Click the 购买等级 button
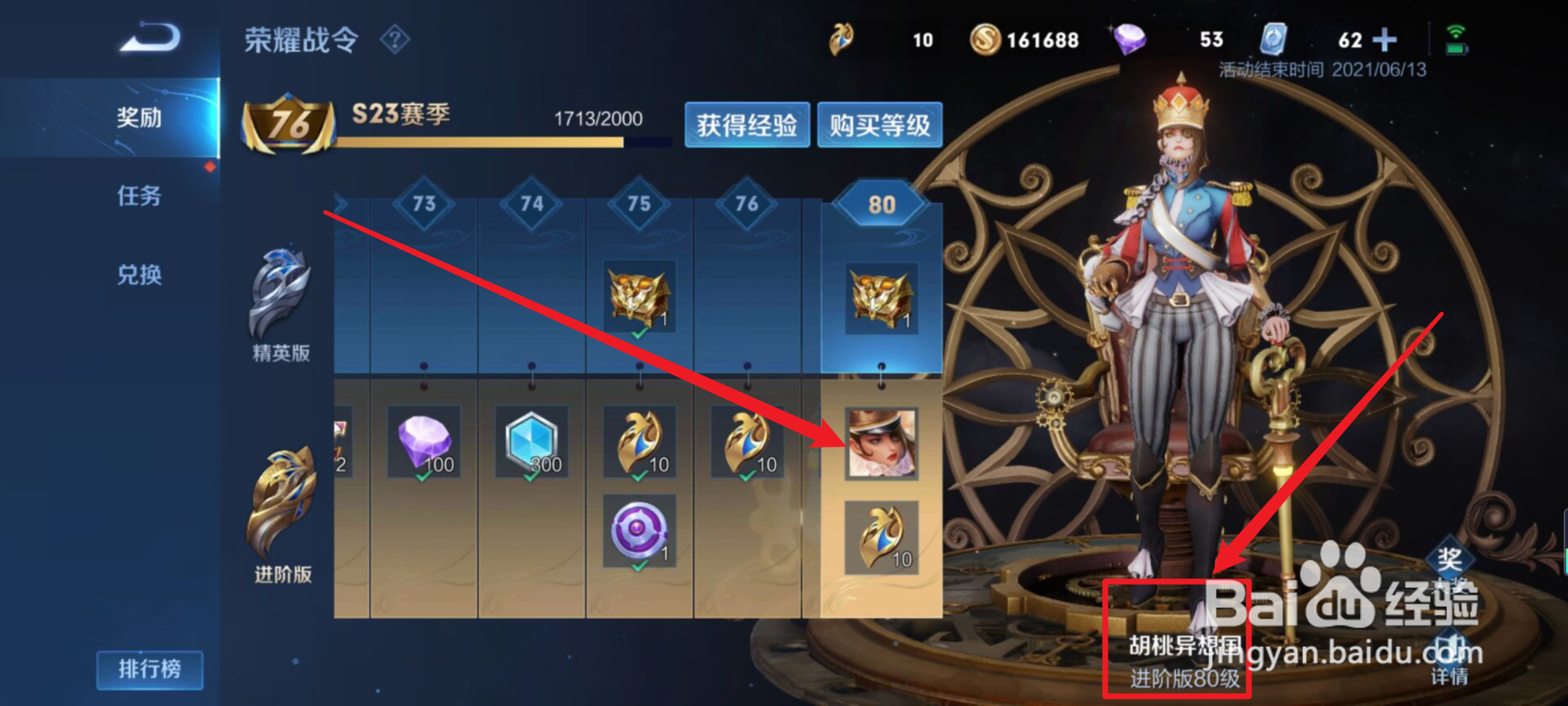This screenshot has width=1568, height=706. (880, 126)
